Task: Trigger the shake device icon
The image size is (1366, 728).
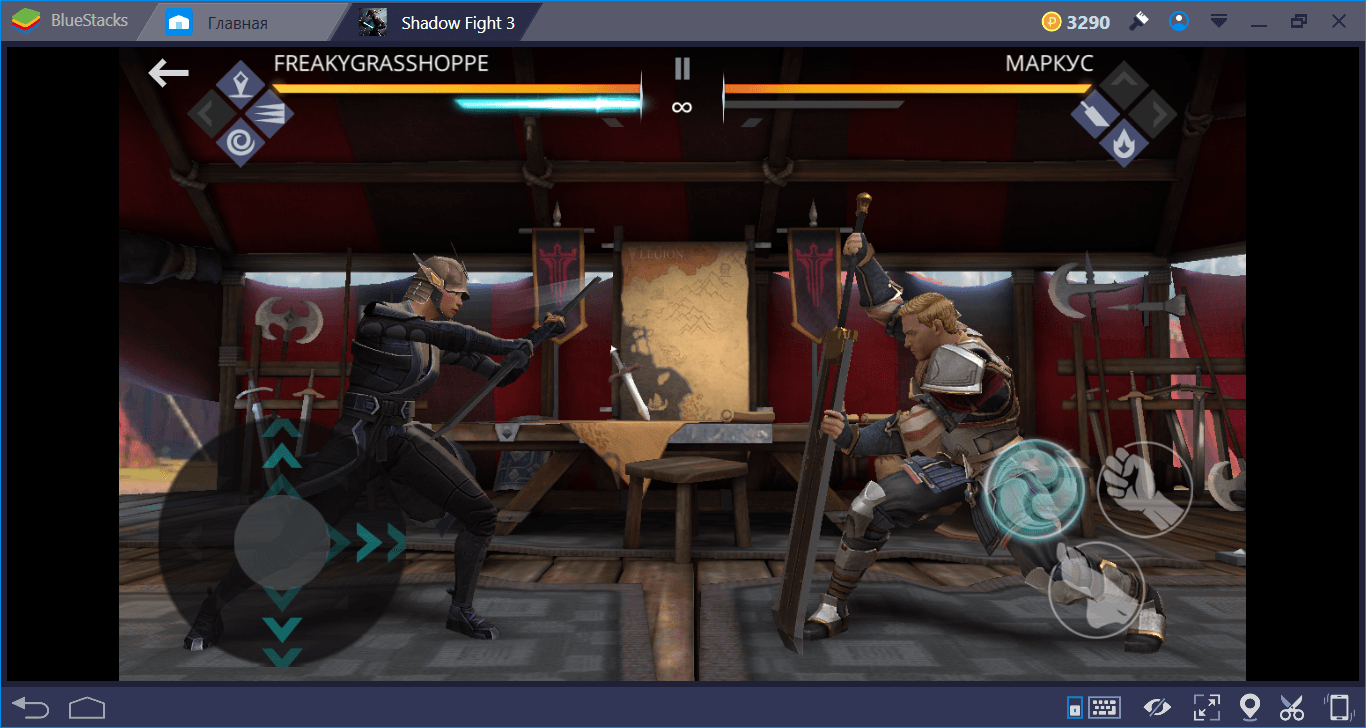Action: point(1338,708)
